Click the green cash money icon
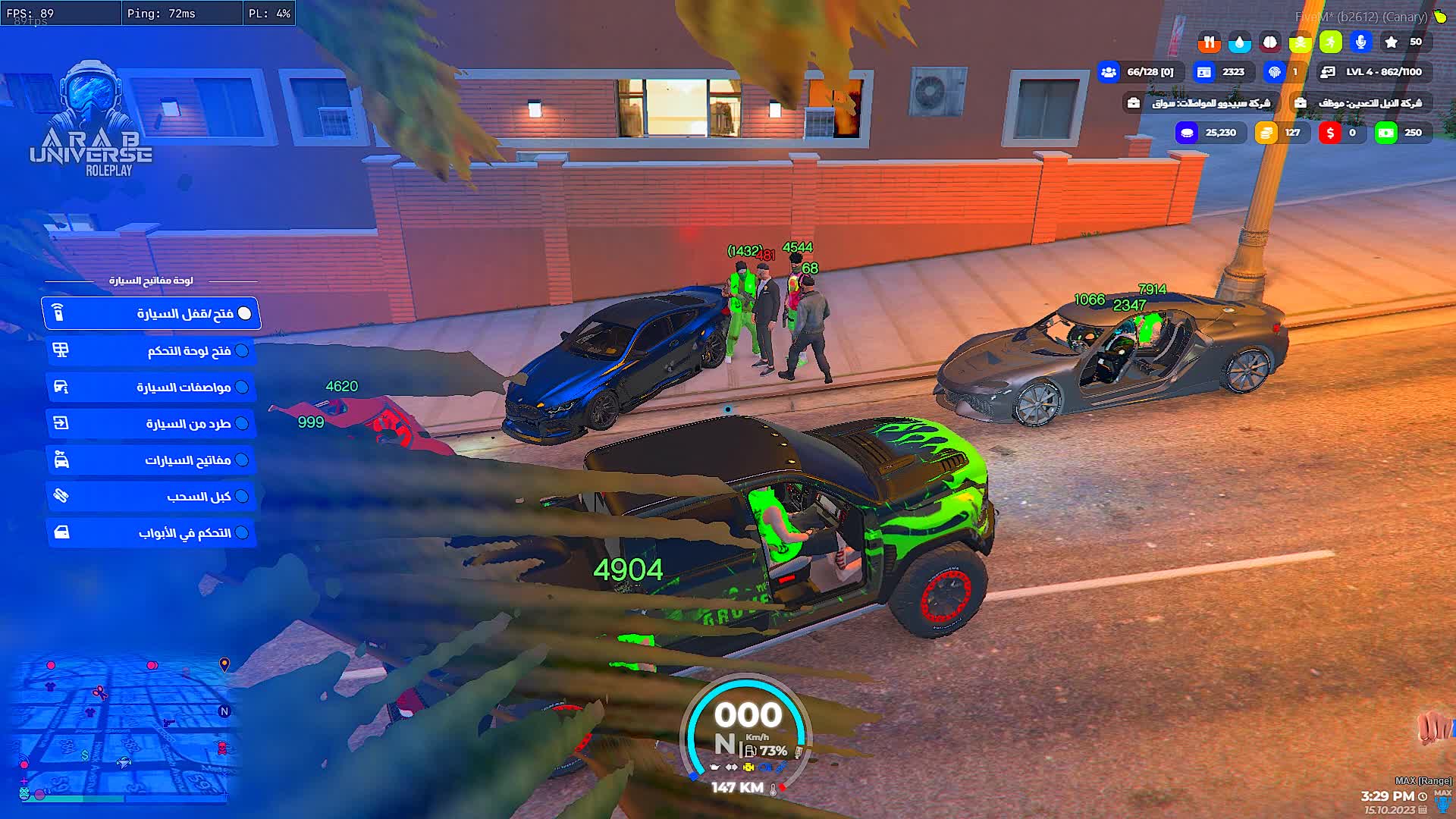1456x819 pixels. (1385, 133)
